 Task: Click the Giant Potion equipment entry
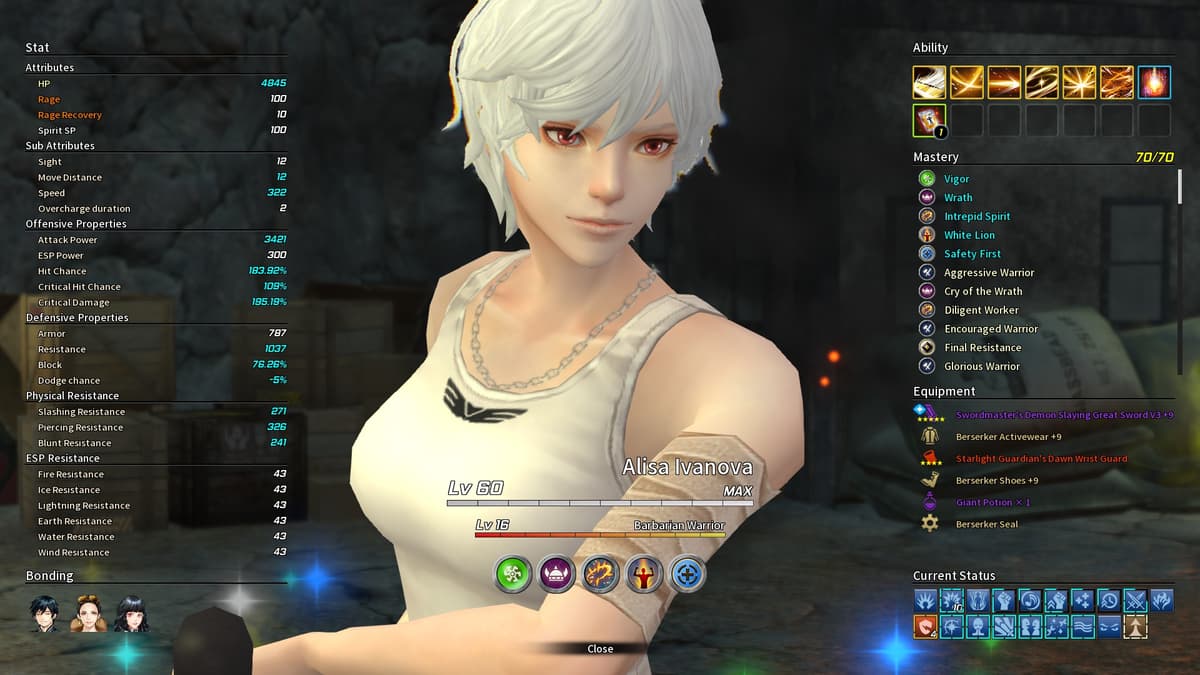click(992, 503)
